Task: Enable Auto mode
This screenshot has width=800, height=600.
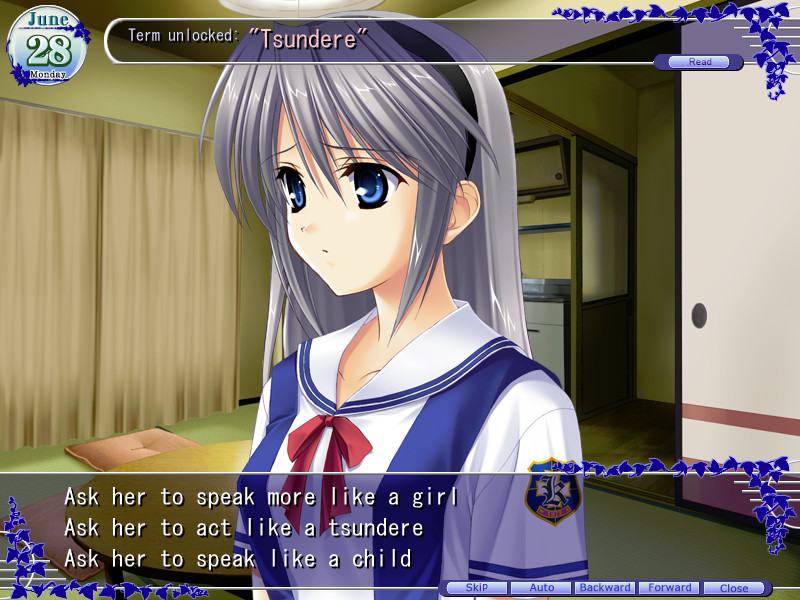Action: point(541,588)
